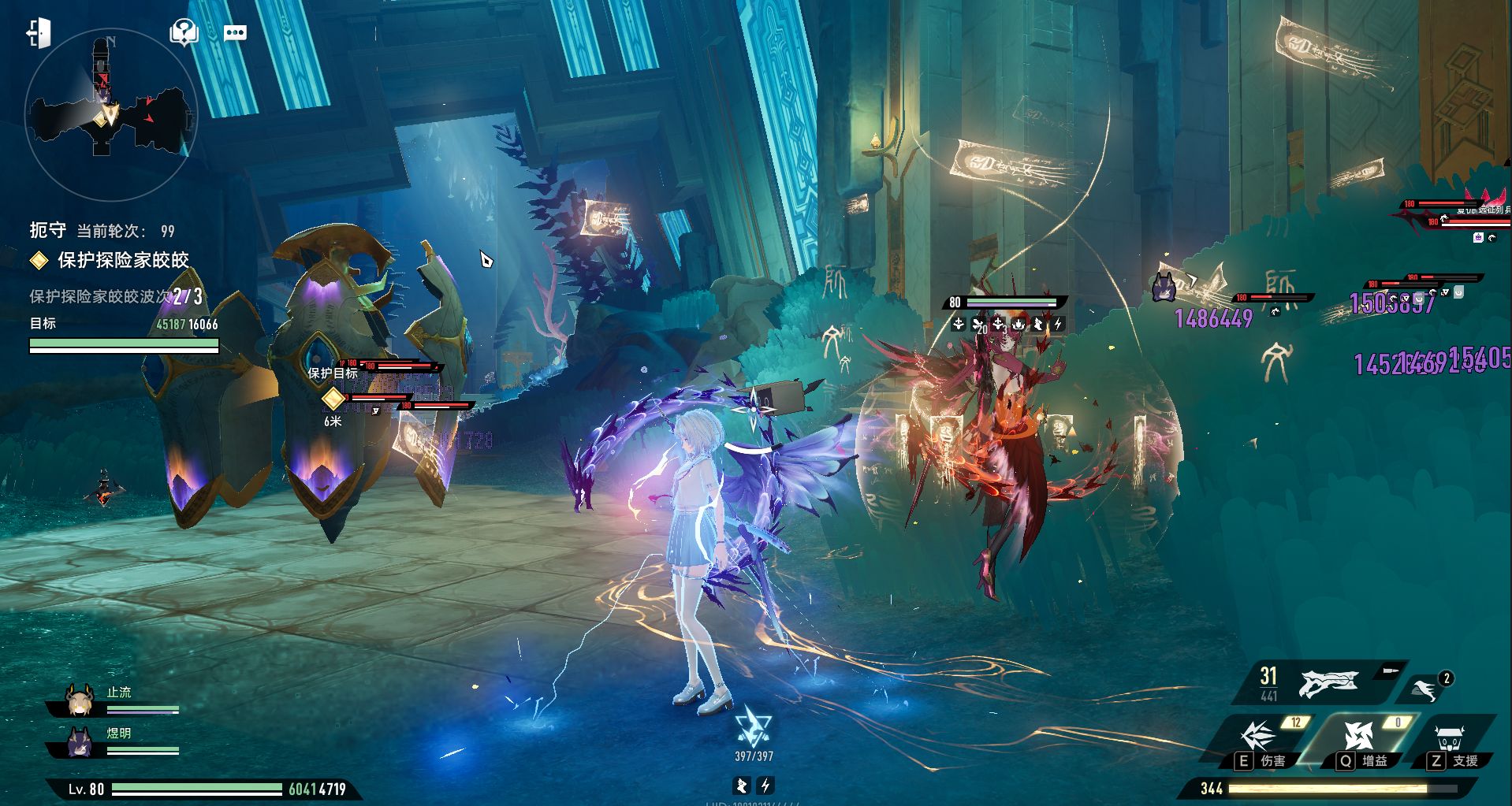
Task: Activate the 增益 buff skill
Action: 1359,737
